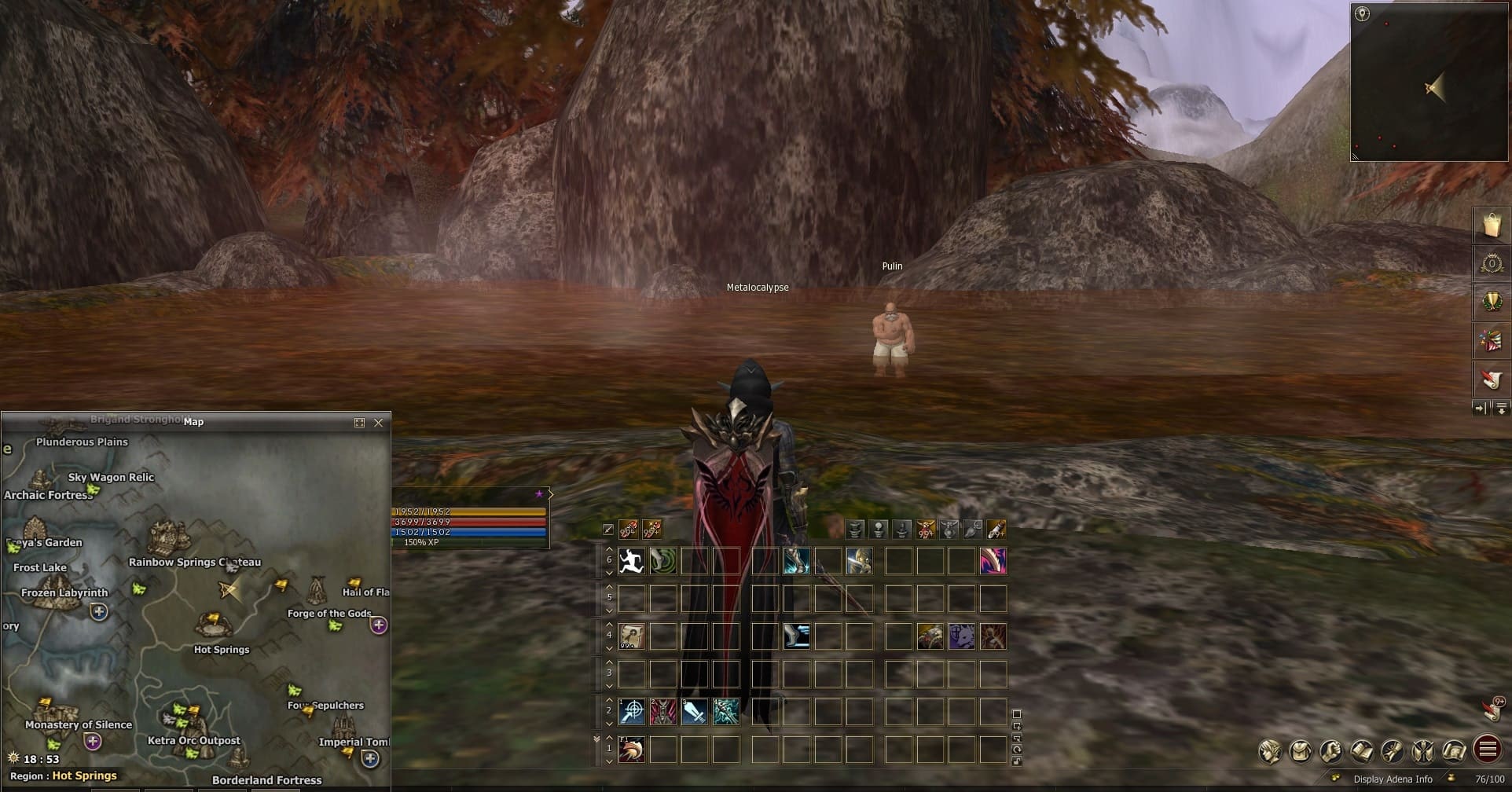Screen dimensions: 1512x792
Task: Click Display Adena Info
Action: 1393,779
